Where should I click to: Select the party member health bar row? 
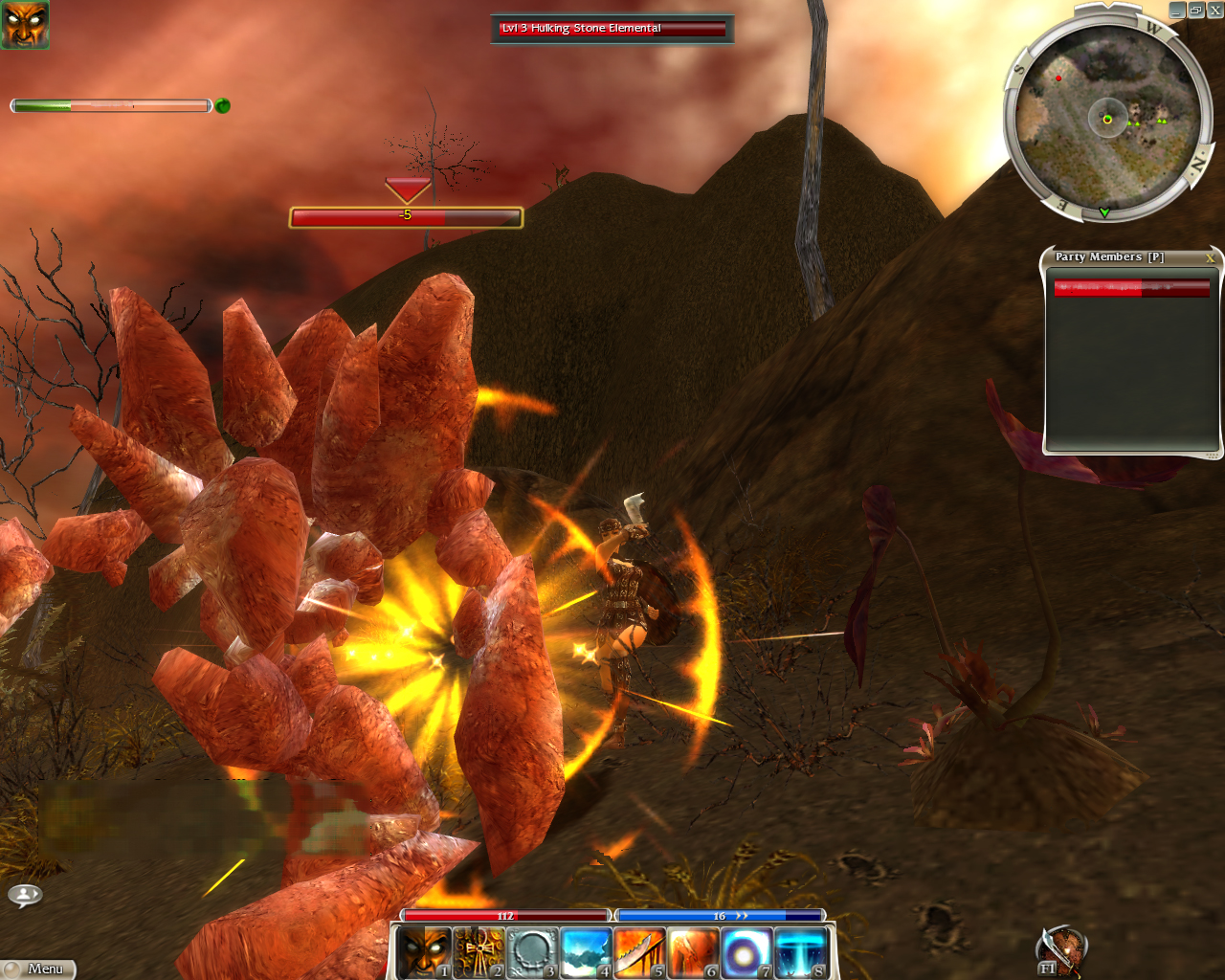pyautogui.click(x=1131, y=288)
